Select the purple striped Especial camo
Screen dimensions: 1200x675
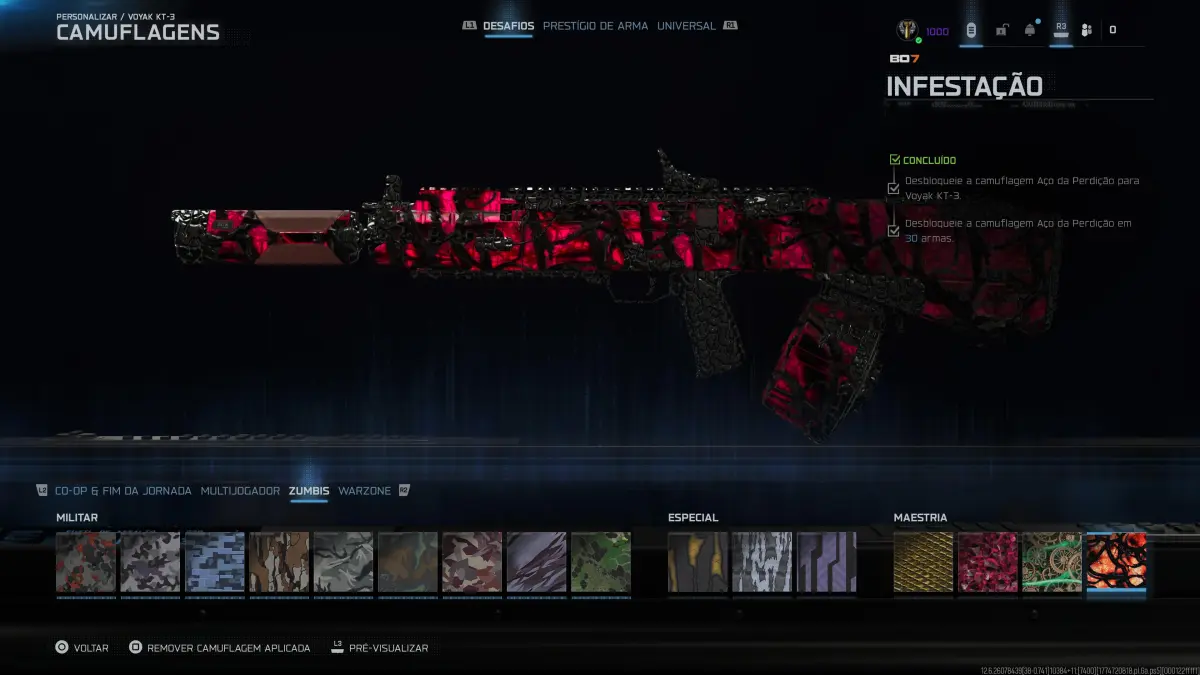(x=826, y=562)
